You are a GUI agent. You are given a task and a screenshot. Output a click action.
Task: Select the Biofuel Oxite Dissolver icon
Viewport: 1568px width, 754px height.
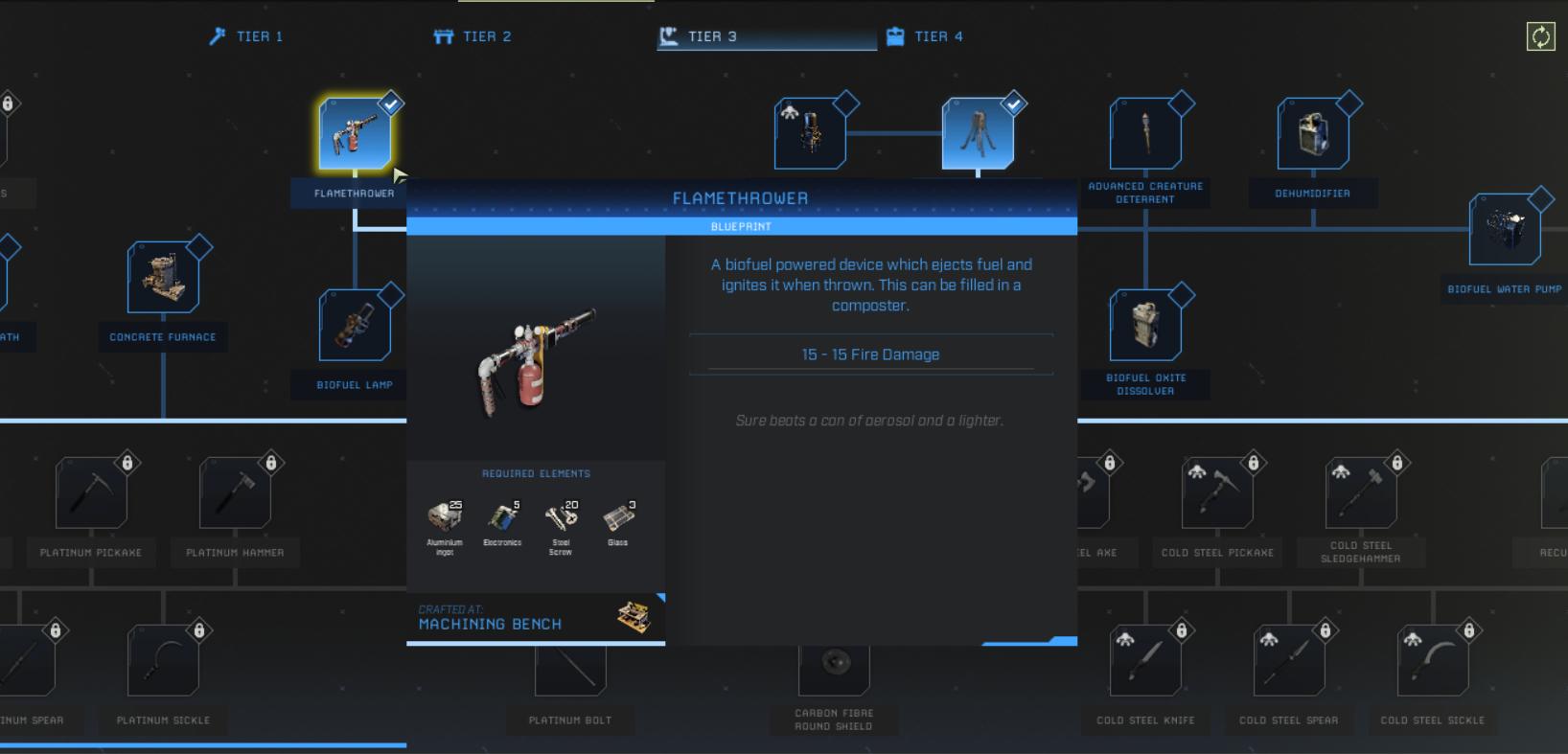(x=1145, y=324)
